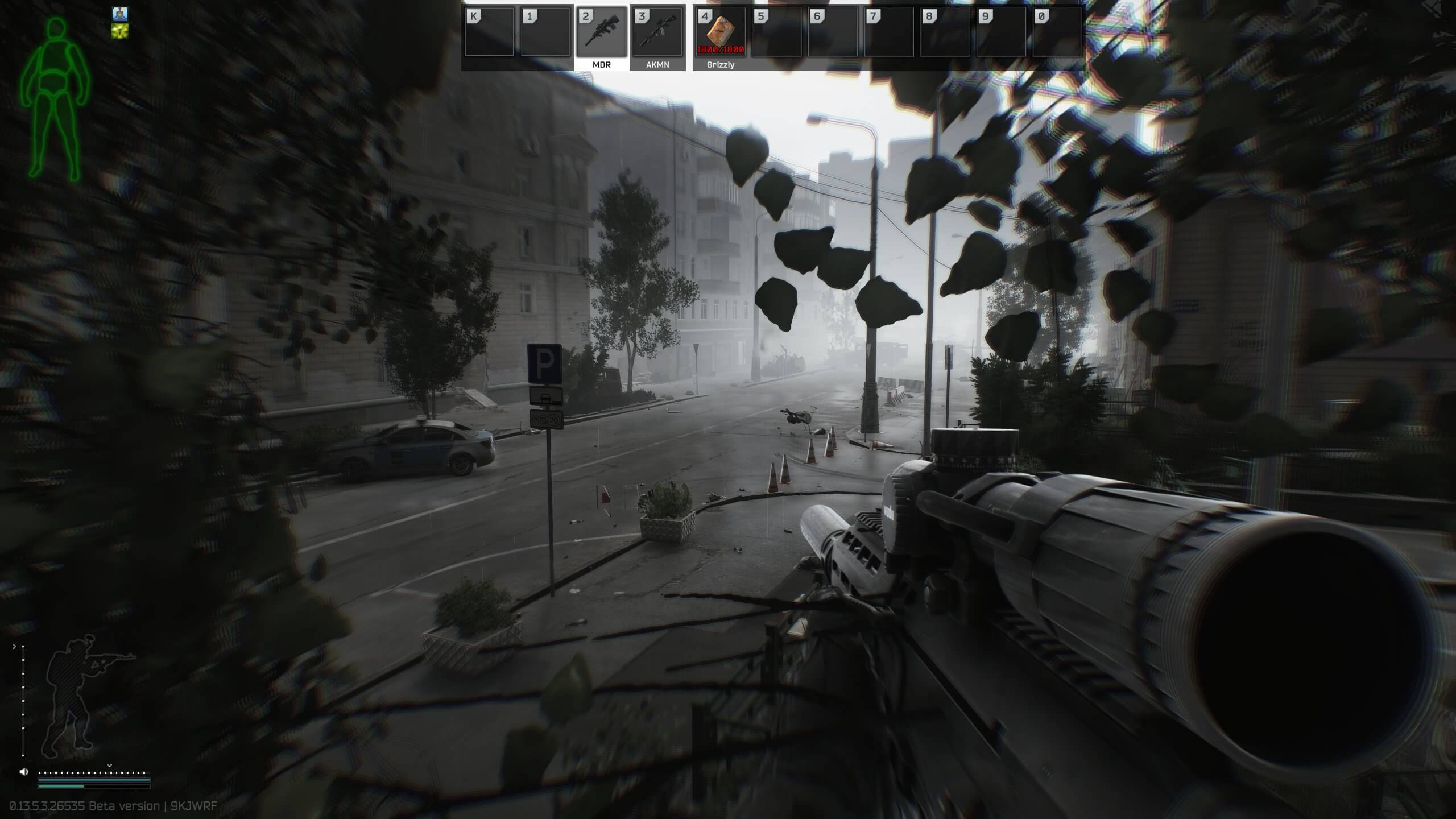Click the blue status effect buff icon
The width and height of the screenshot is (1456, 819).
(120, 14)
